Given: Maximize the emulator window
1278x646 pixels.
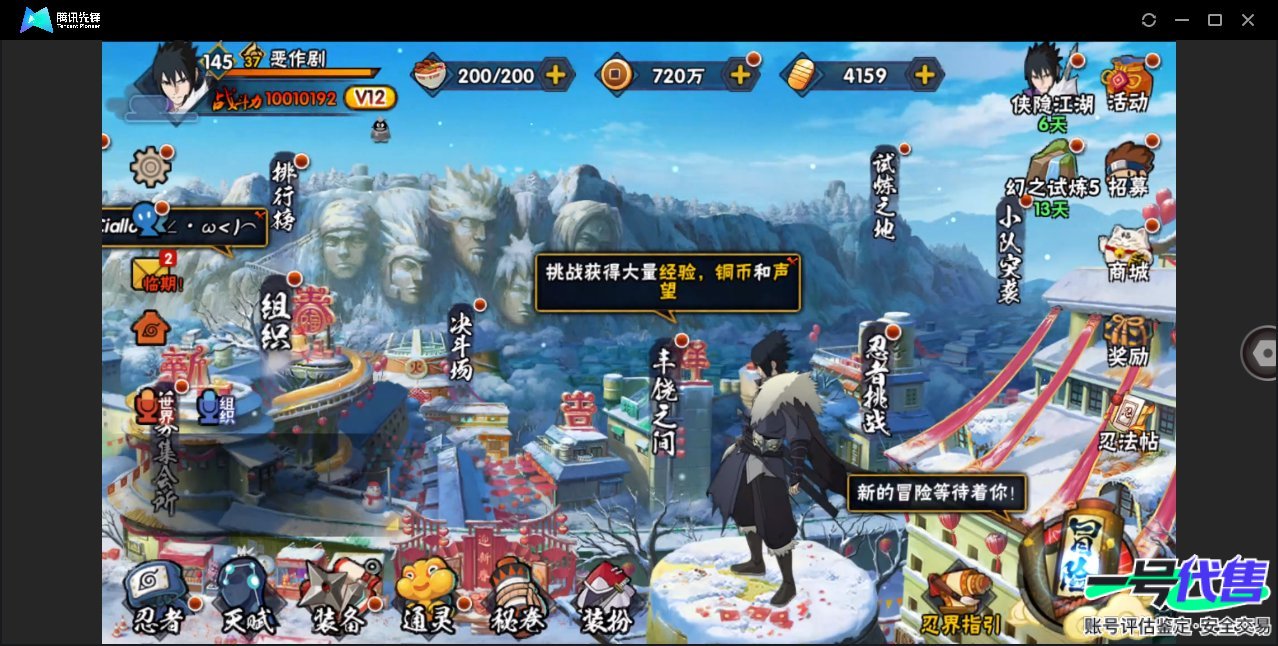Looking at the screenshot, I should (x=1215, y=20).
